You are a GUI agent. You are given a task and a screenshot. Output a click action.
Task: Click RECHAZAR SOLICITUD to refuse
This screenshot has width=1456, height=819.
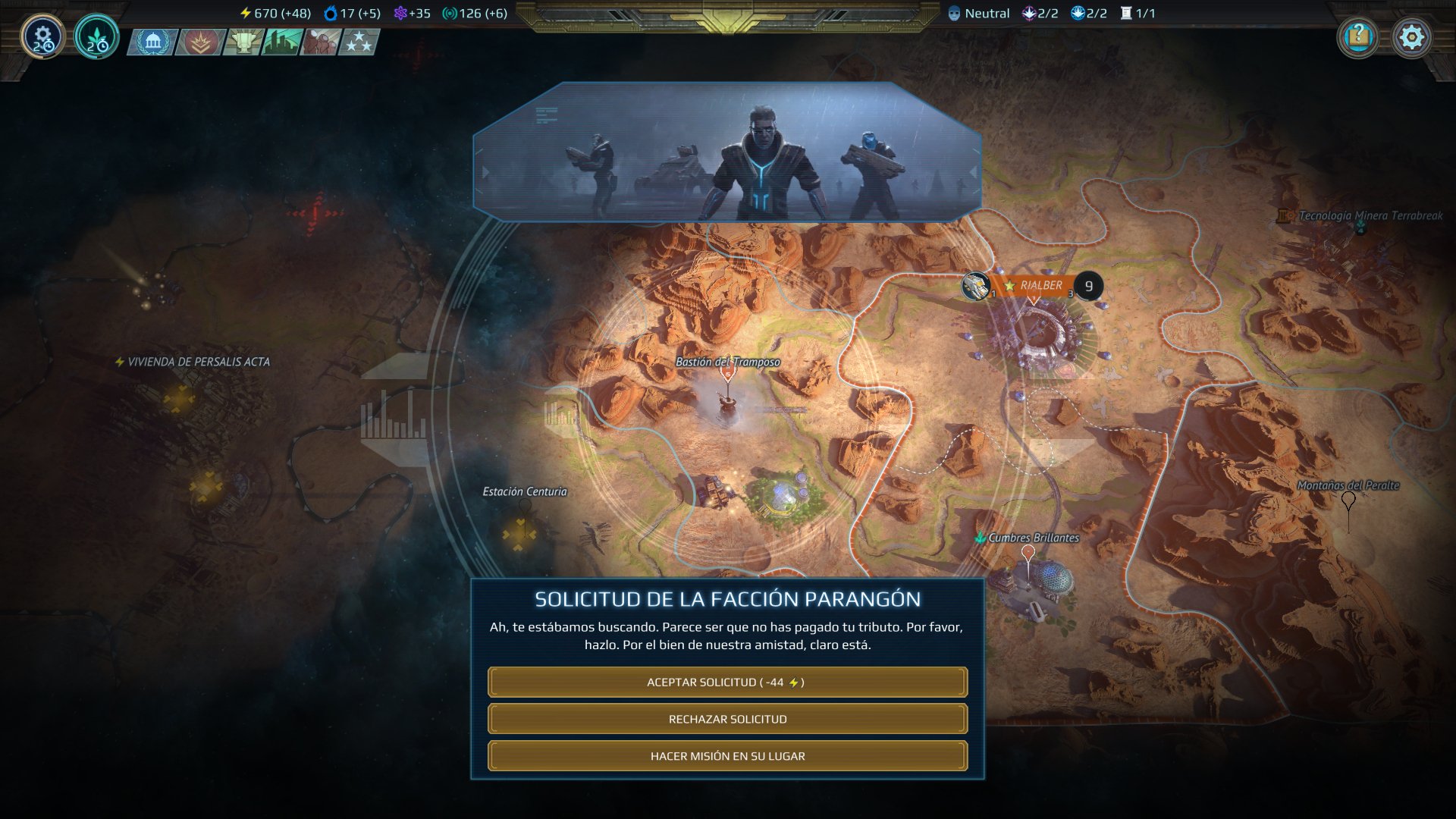pyautogui.click(x=728, y=718)
